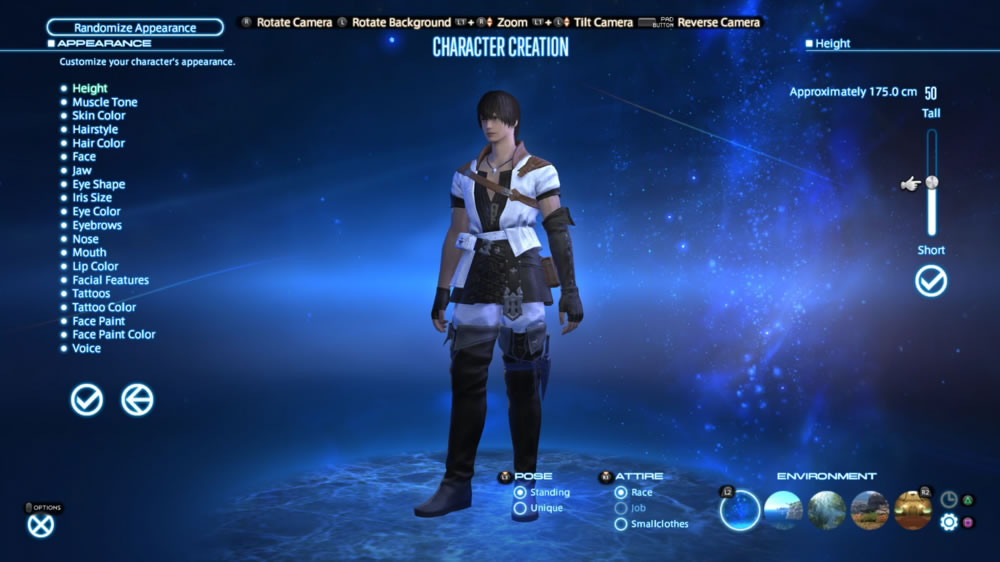Click the height slider handle
Image resolution: width=1000 pixels, height=562 pixels.
tap(932, 182)
